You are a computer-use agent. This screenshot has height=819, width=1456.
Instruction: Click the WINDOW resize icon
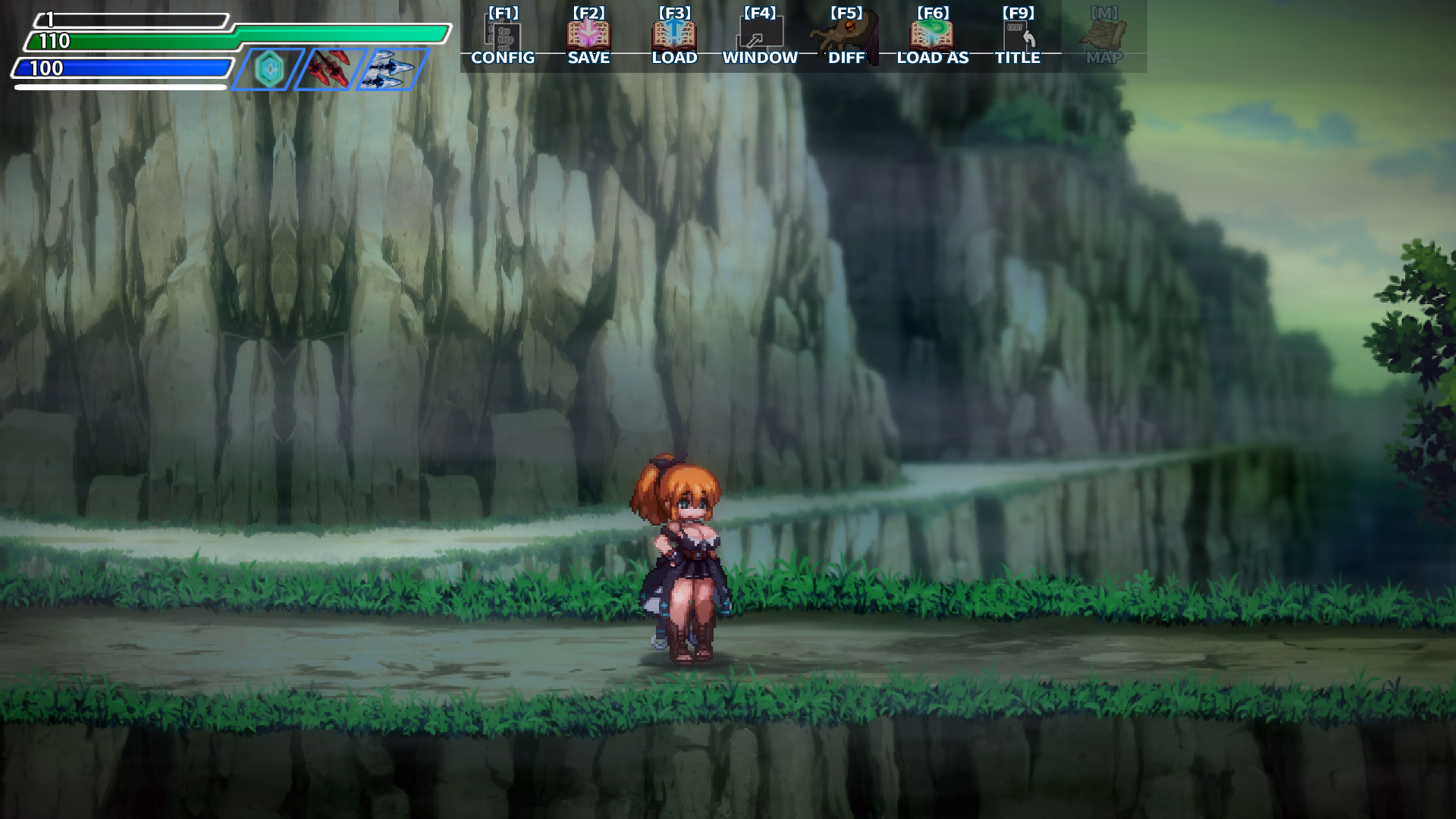click(760, 33)
